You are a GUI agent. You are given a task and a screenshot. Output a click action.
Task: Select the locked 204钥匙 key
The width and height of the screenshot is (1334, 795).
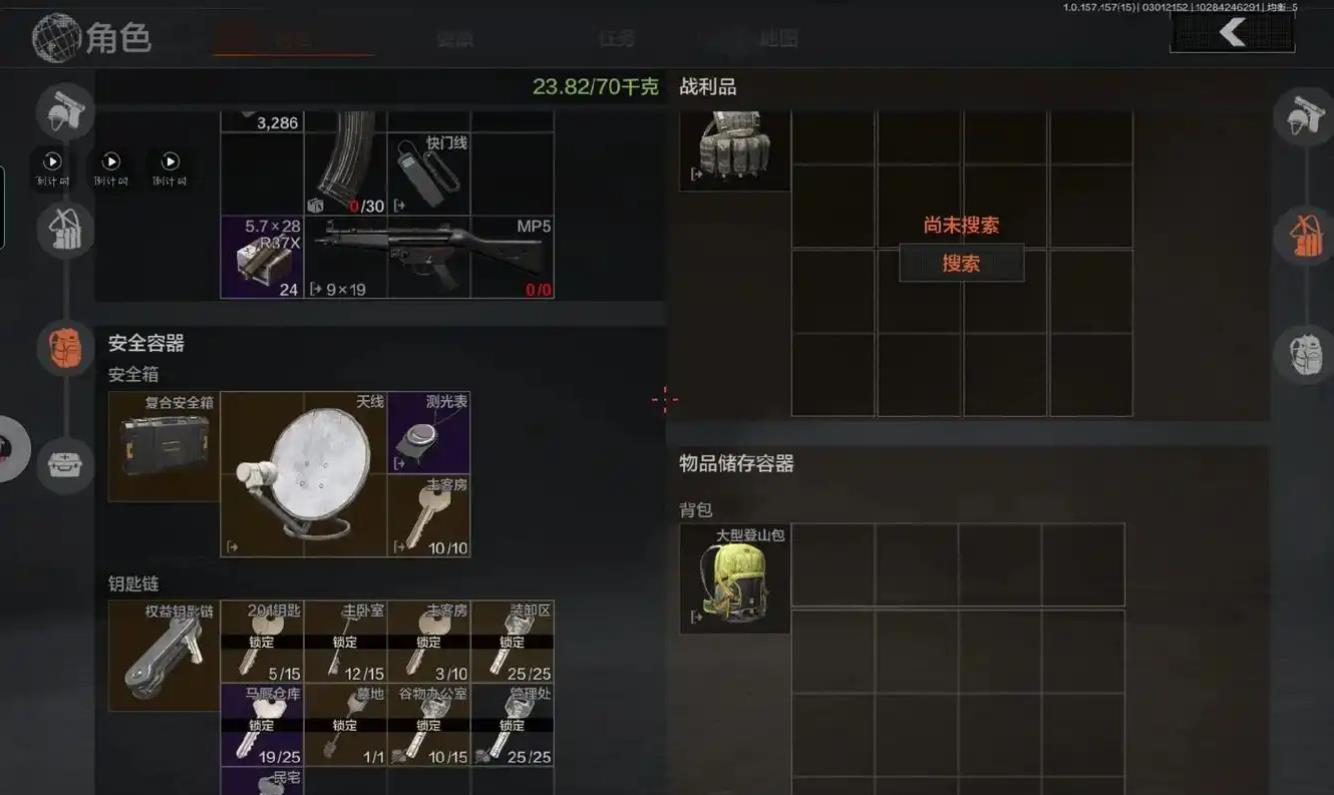click(x=261, y=641)
